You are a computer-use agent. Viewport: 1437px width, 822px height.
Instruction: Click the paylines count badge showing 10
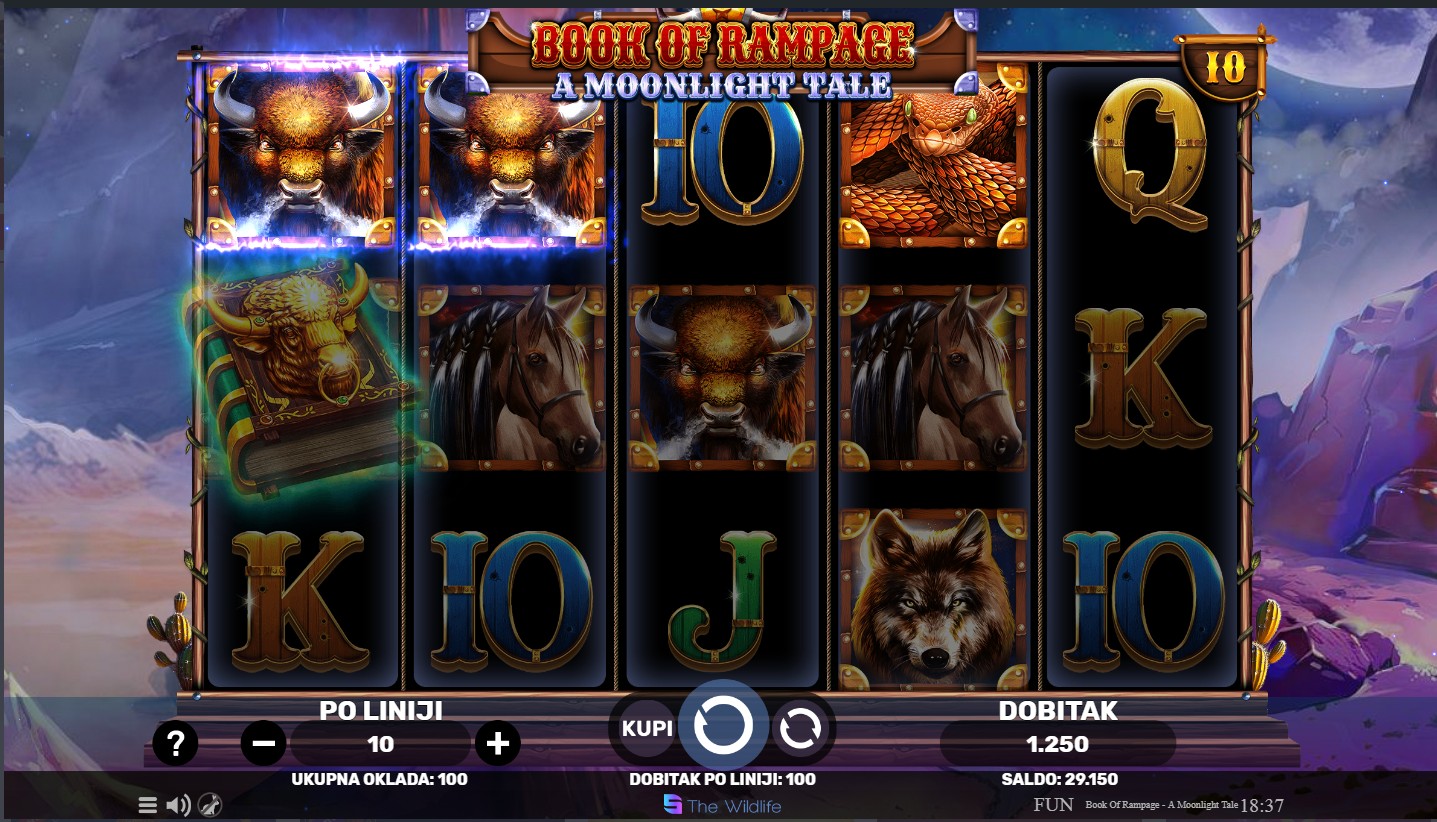click(1224, 68)
